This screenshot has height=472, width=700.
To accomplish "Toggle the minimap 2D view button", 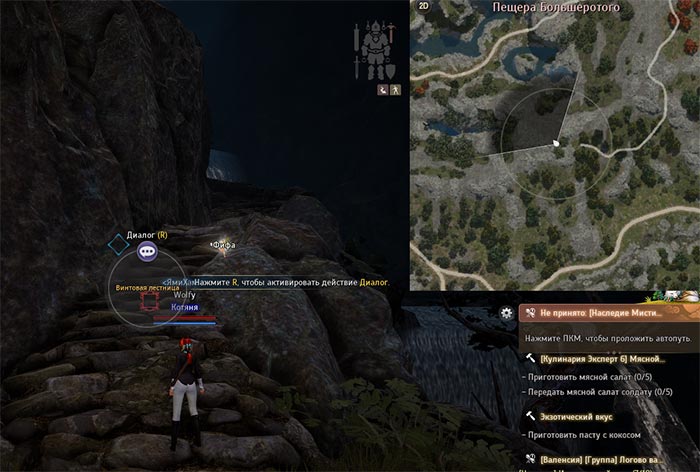I will (x=423, y=6).
